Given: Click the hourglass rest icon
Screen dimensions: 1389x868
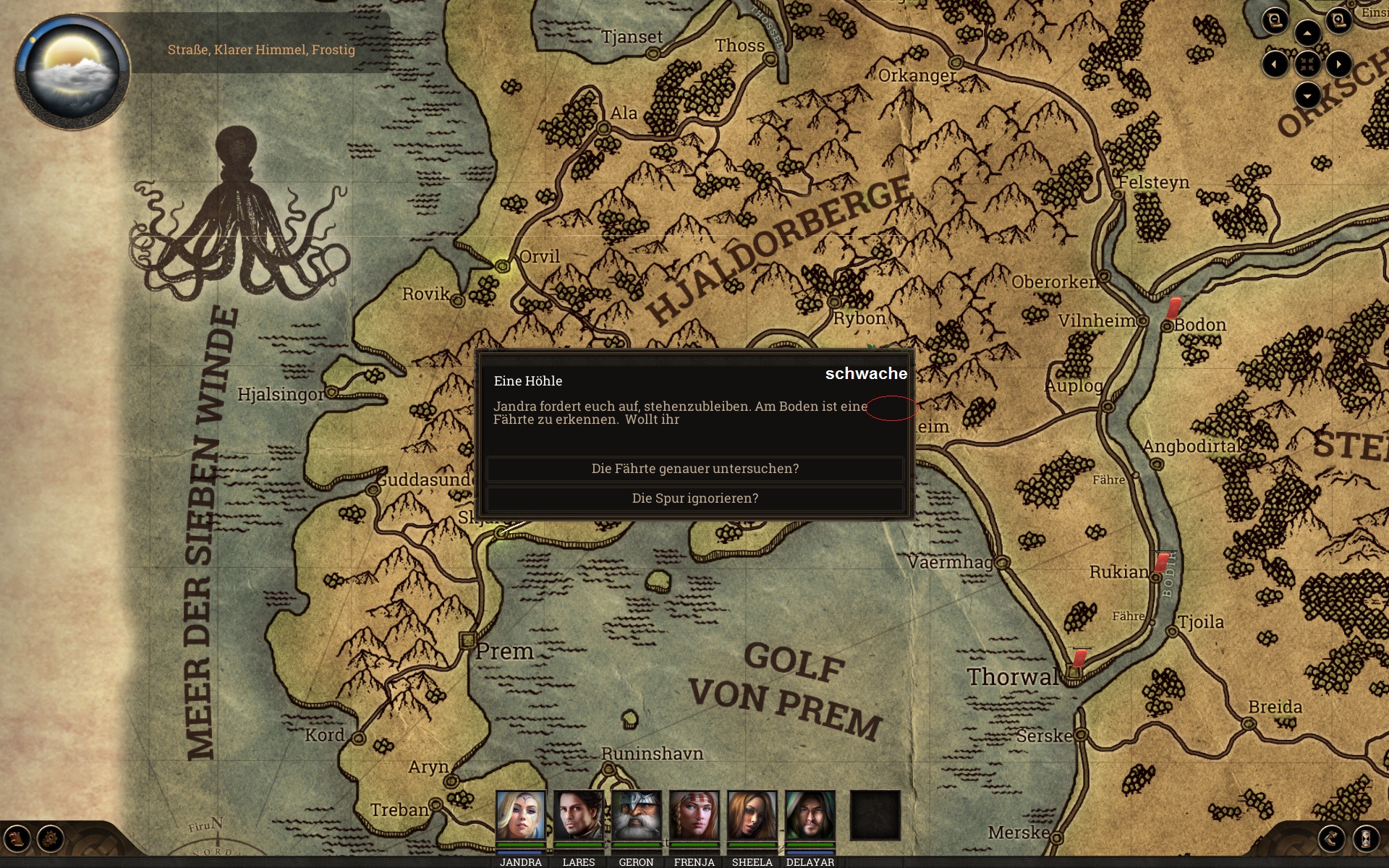Looking at the screenshot, I should (1366, 839).
